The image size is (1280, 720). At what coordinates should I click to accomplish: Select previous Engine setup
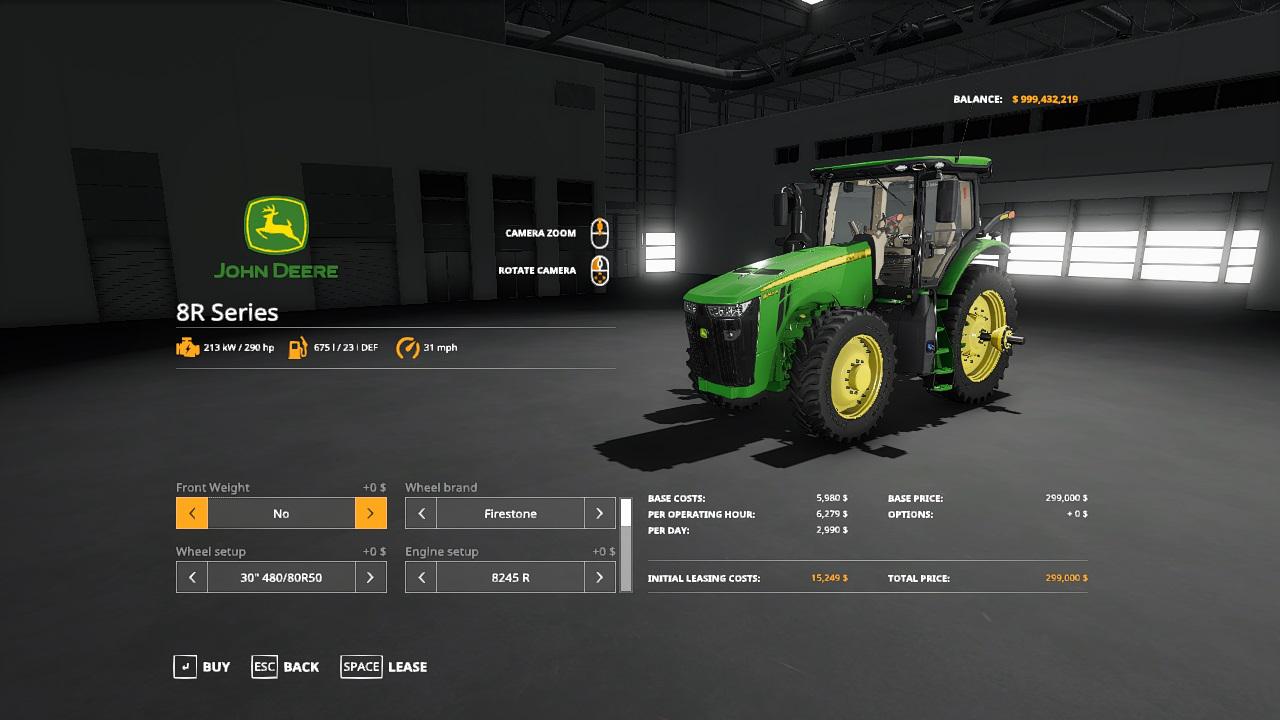[421, 578]
